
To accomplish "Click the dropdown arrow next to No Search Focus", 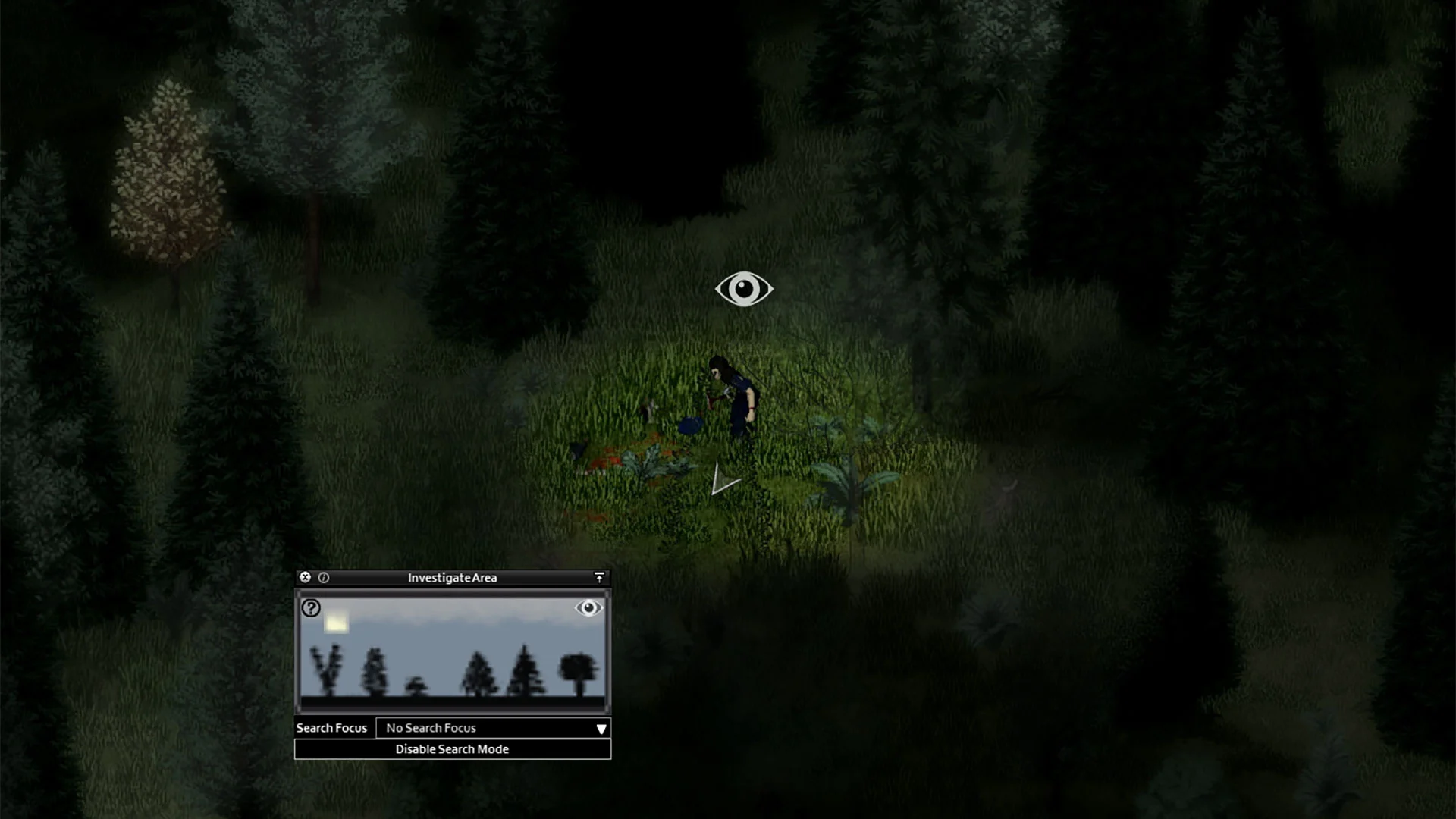I will point(600,729).
